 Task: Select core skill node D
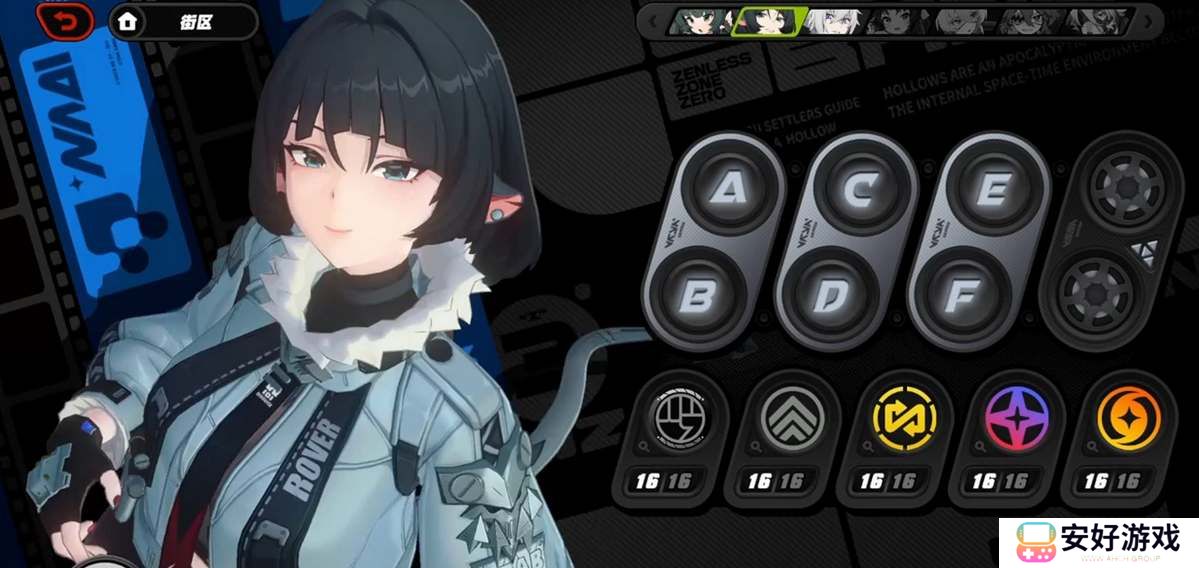coord(832,295)
